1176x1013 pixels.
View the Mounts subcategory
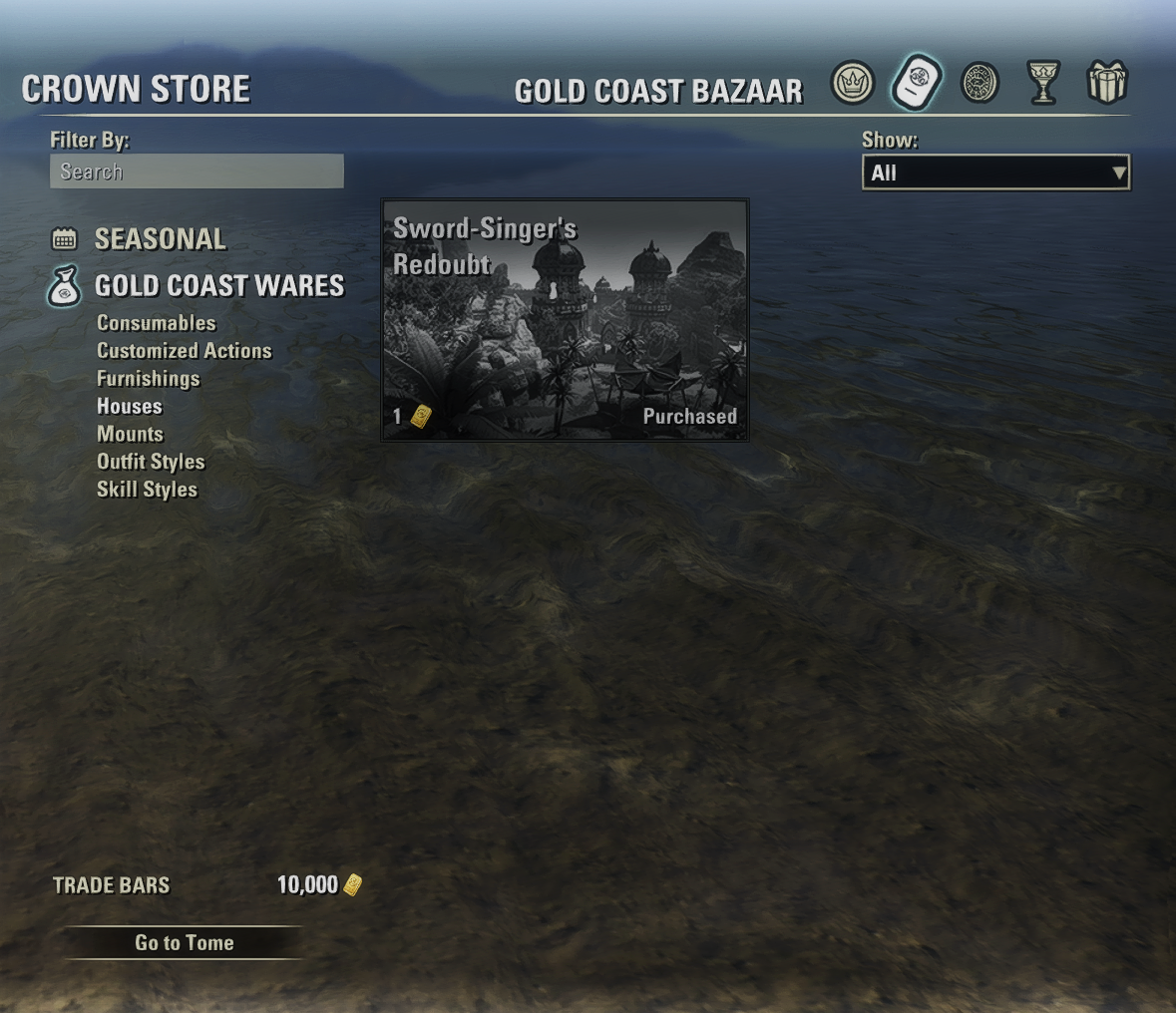tap(131, 435)
